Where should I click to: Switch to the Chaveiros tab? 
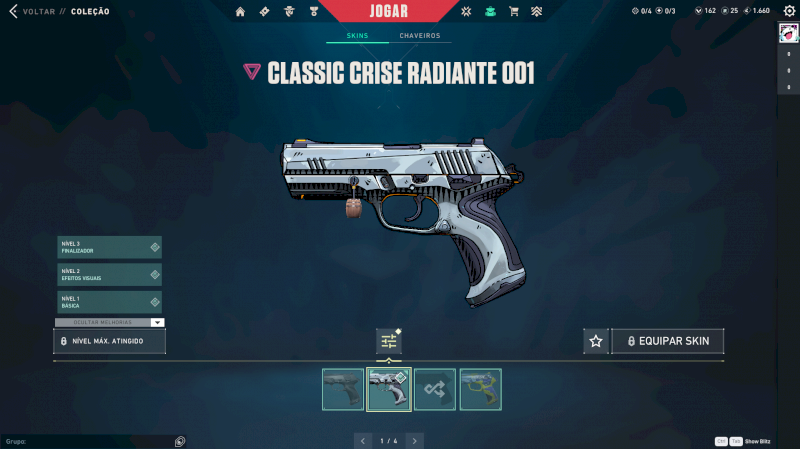tap(419, 36)
